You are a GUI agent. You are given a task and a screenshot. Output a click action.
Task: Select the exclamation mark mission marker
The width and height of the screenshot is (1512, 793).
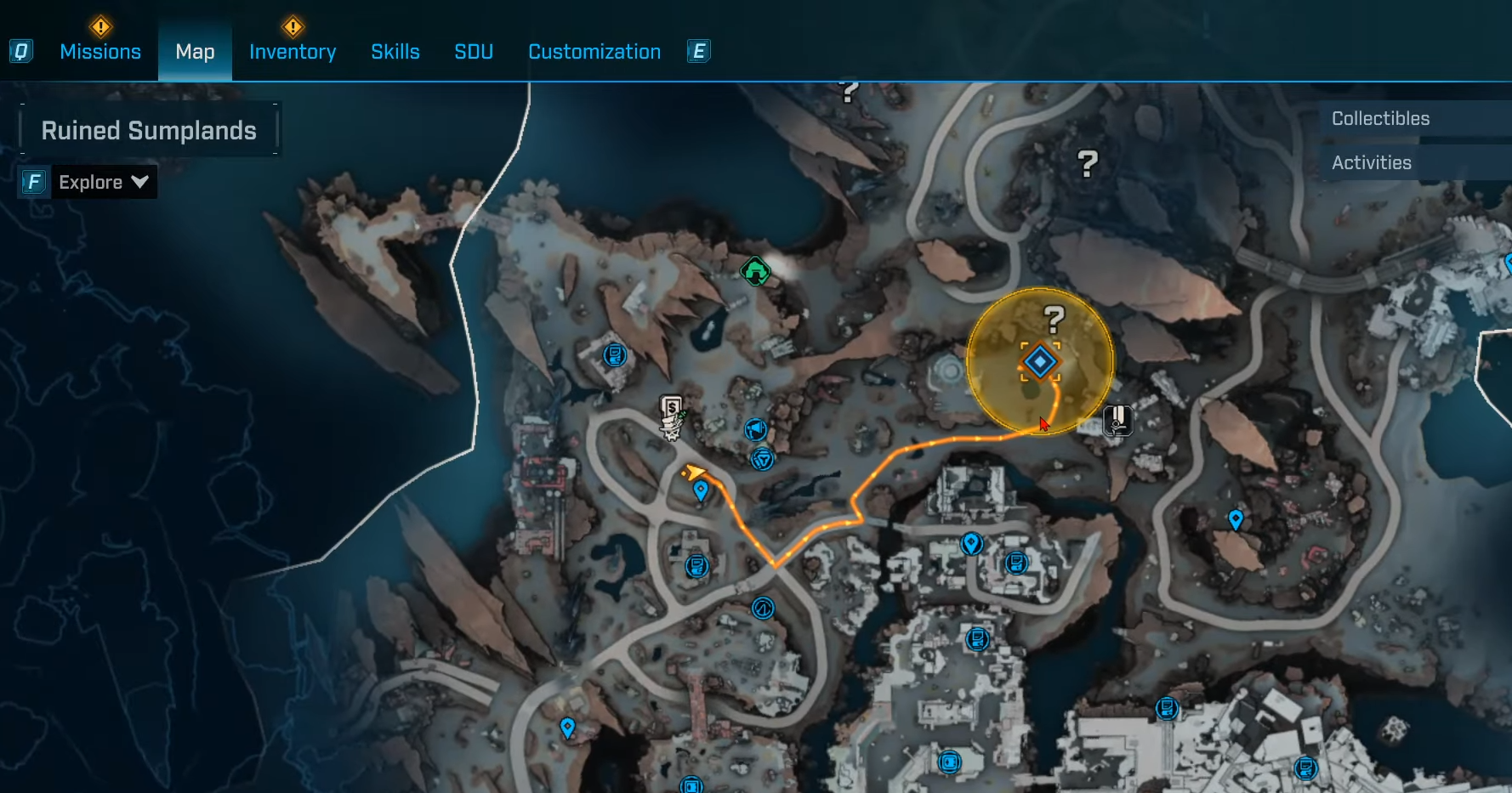tap(1117, 419)
